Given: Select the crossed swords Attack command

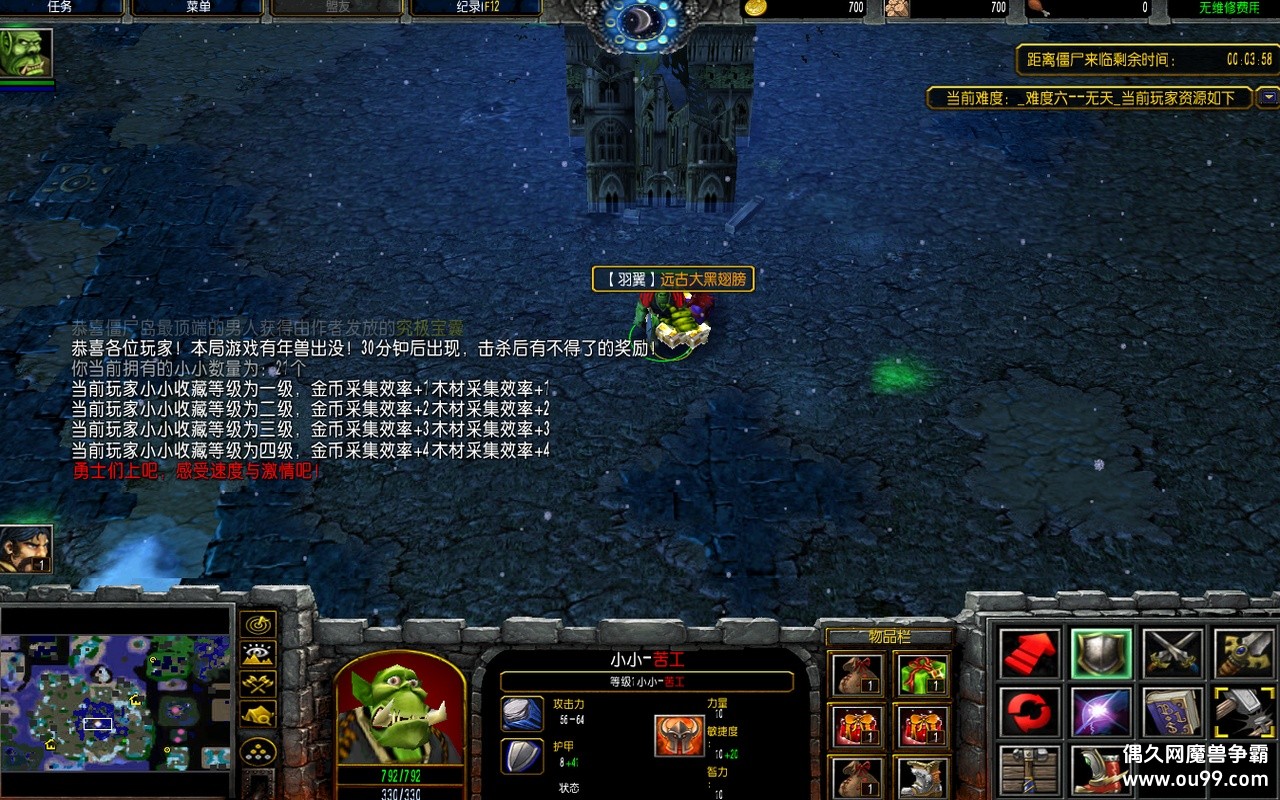Looking at the screenshot, I should [1173, 653].
